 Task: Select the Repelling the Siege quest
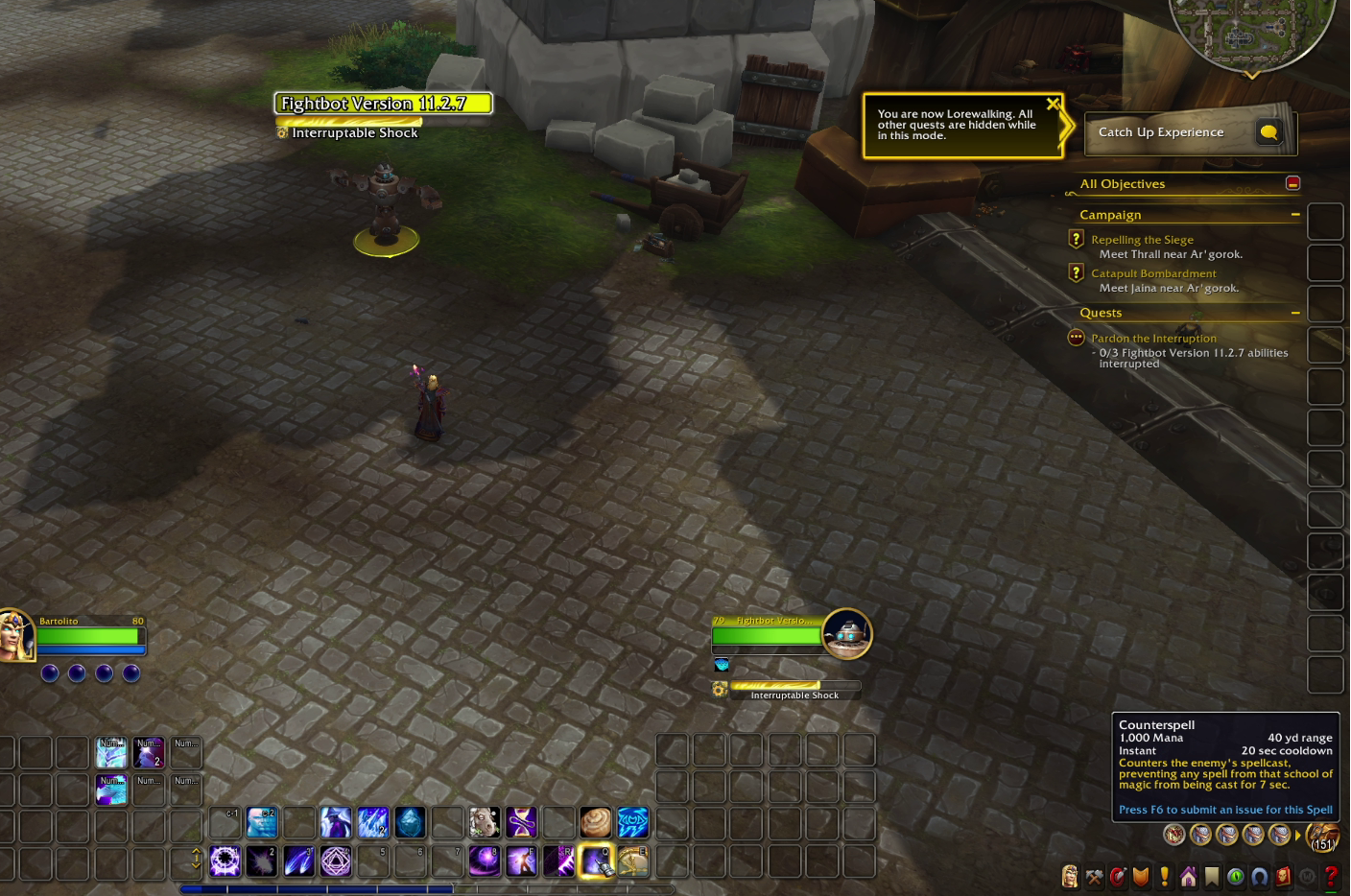(x=1142, y=240)
